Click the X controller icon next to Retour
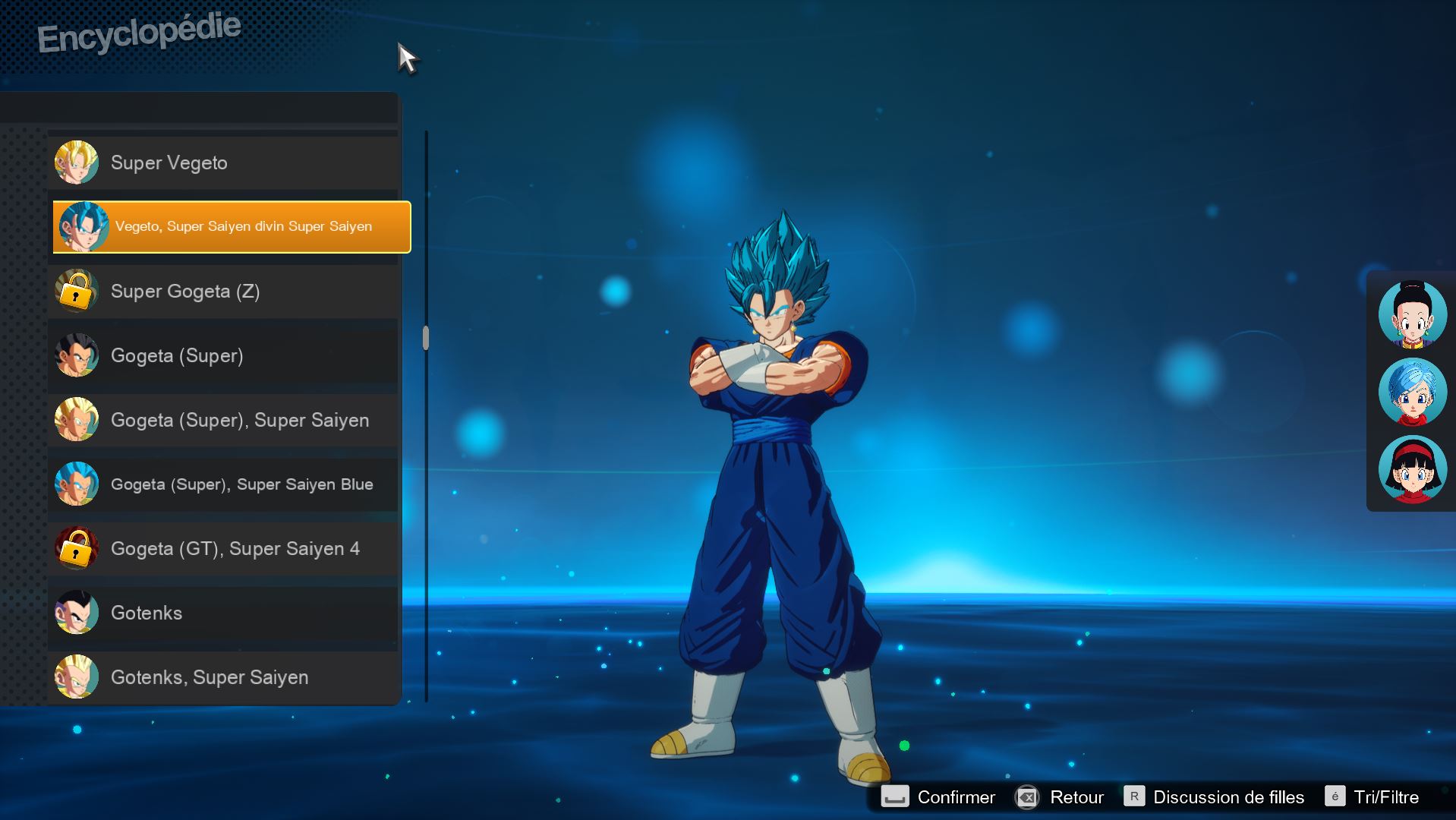 coord(1027,797)
